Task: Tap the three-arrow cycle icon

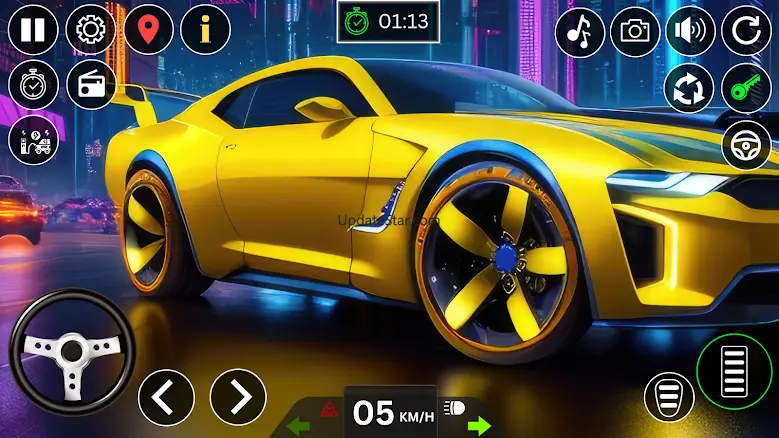Action: [x=689, y=89]
